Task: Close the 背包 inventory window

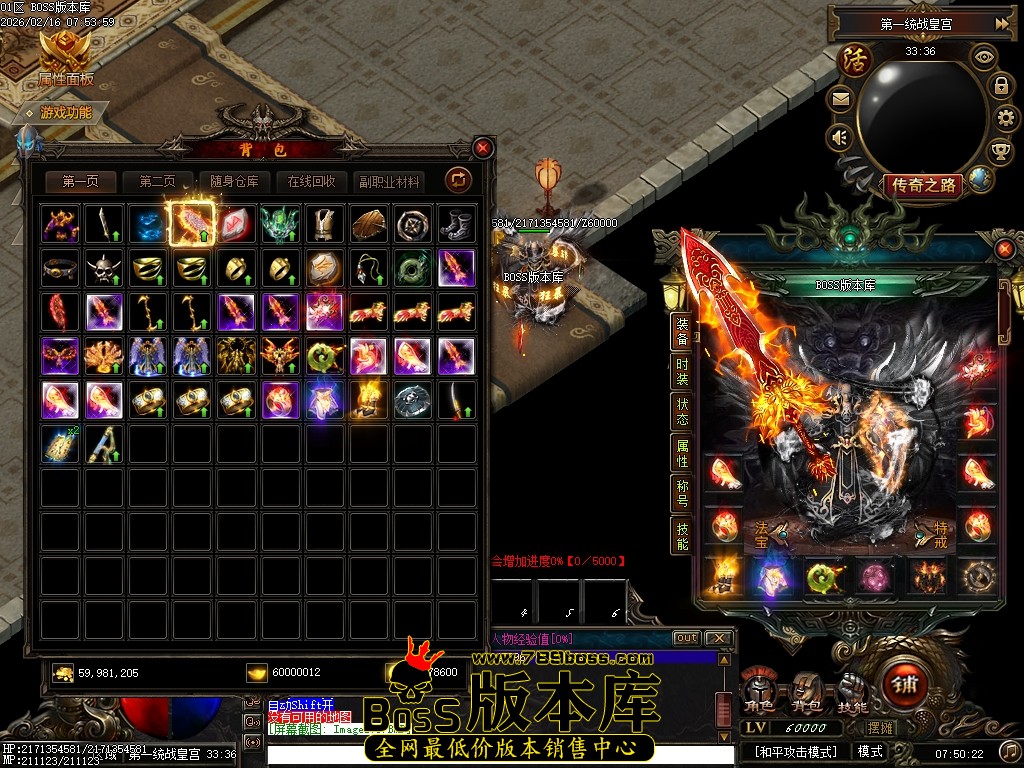Action: point(483,149)
